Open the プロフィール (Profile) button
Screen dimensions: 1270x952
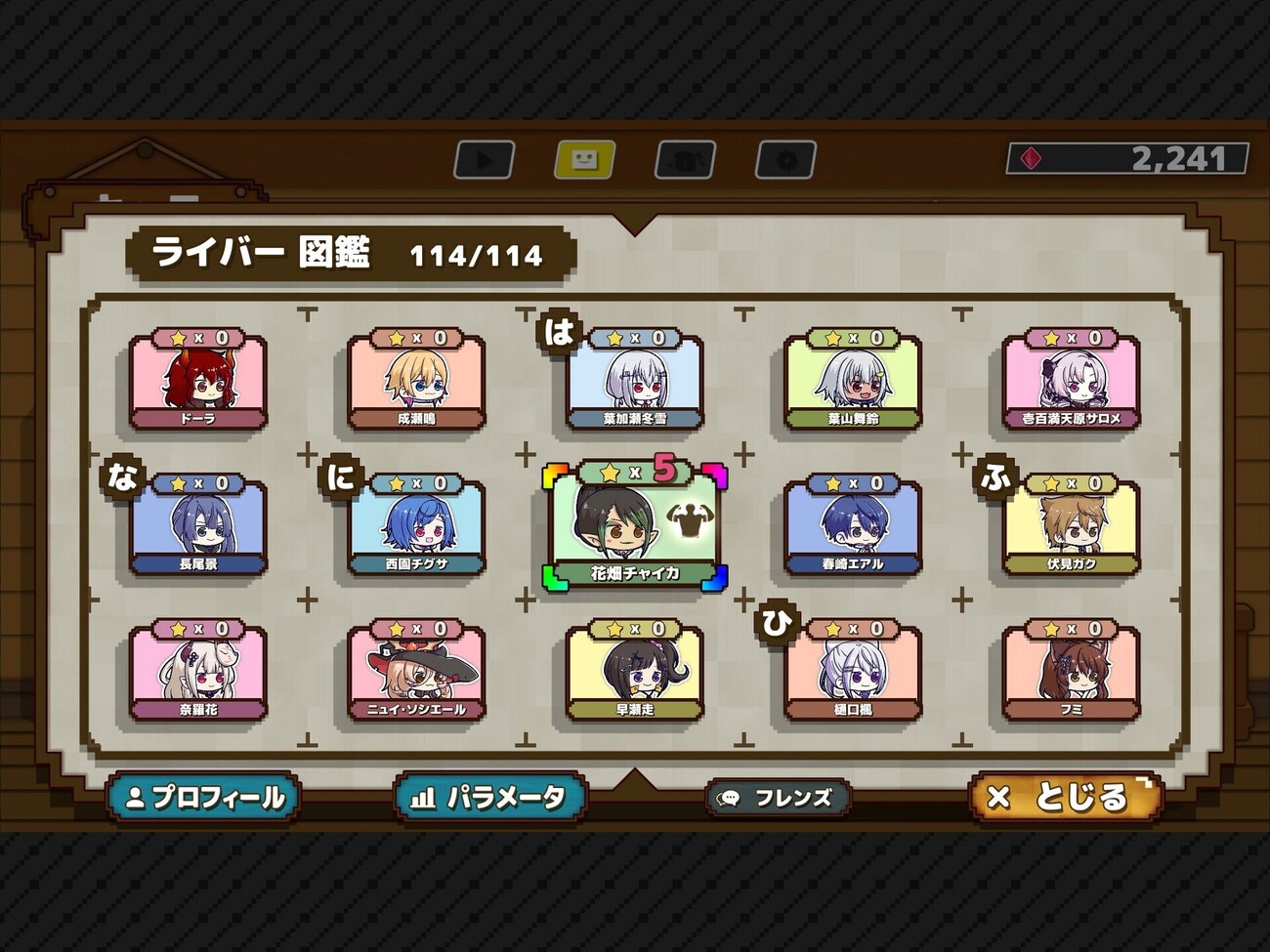tap(203, 798)
